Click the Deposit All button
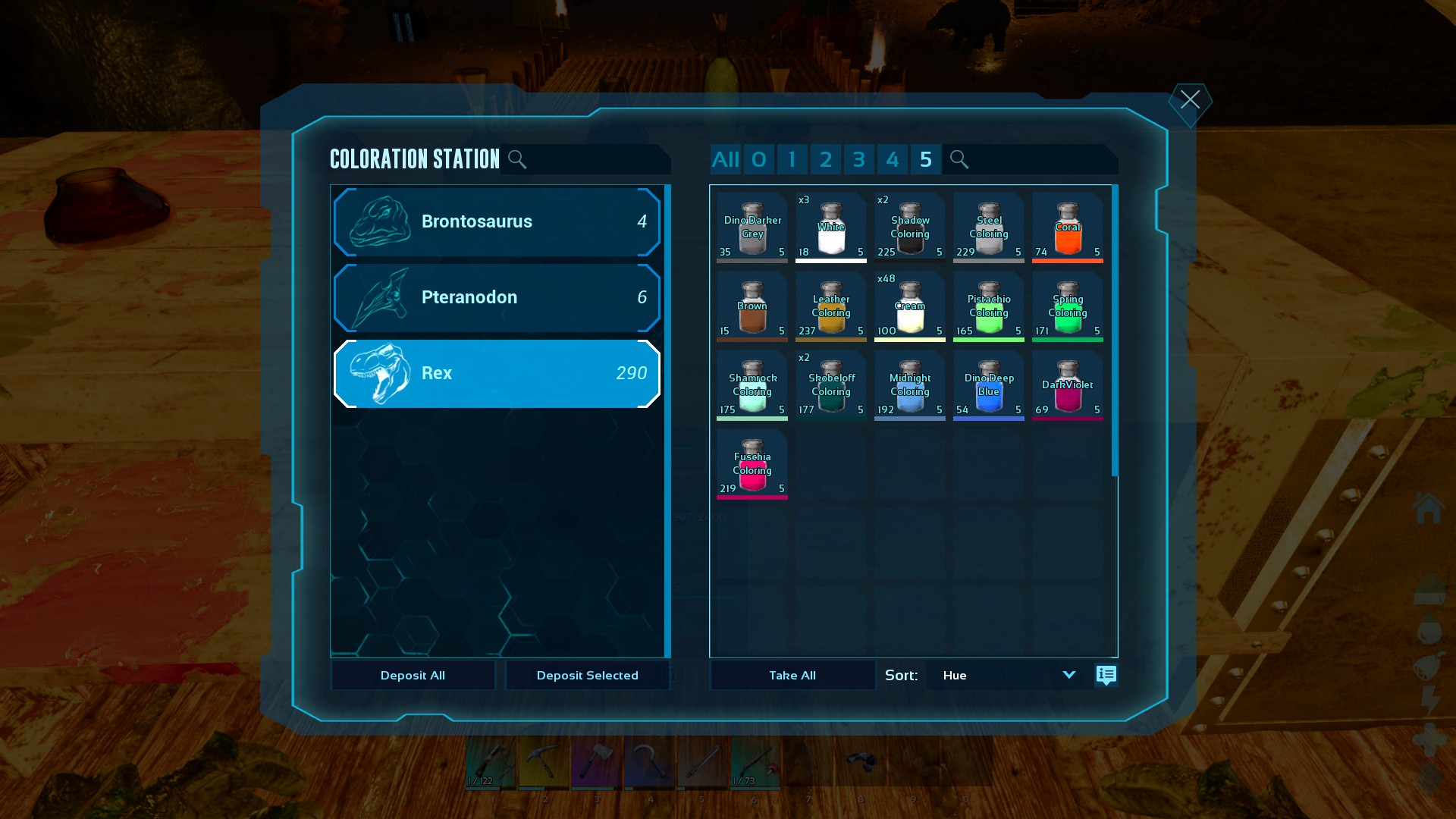This screenshot has width=1456, height=819. (x=413, y=675)
